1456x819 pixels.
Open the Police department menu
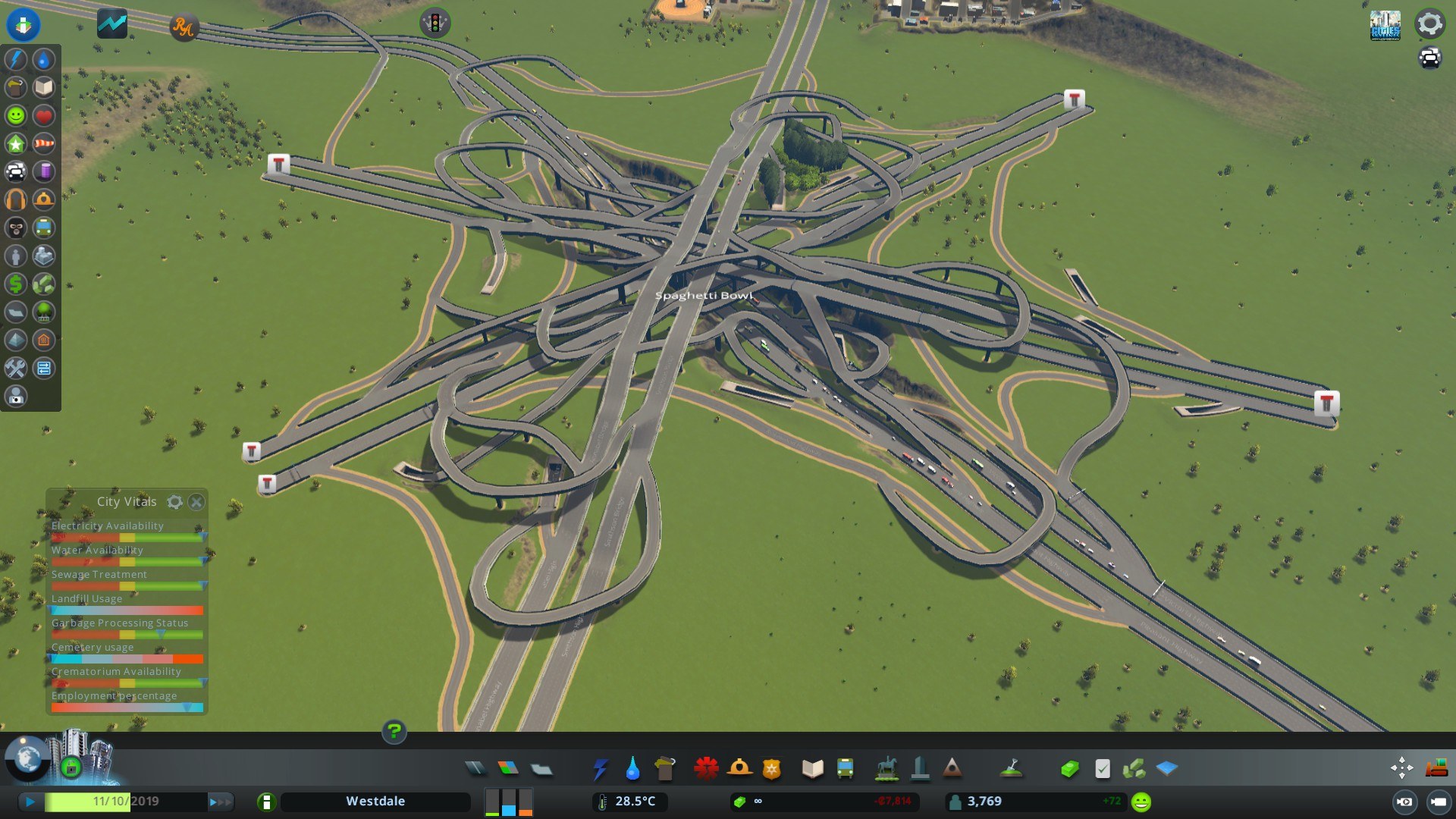pyautogui.click(x=771, y=769)
